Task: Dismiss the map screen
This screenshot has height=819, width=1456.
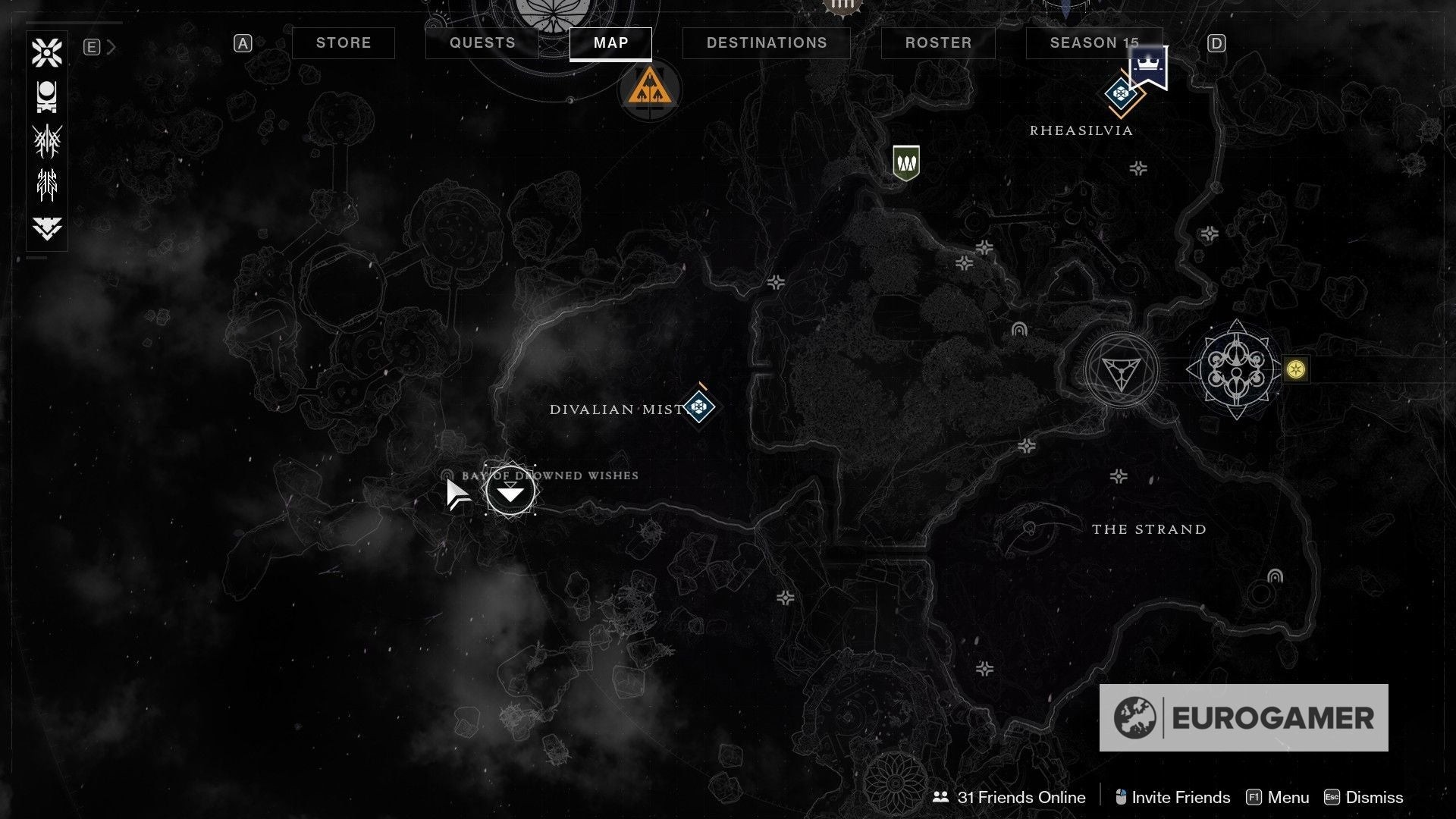Action: pos(1364,797)
